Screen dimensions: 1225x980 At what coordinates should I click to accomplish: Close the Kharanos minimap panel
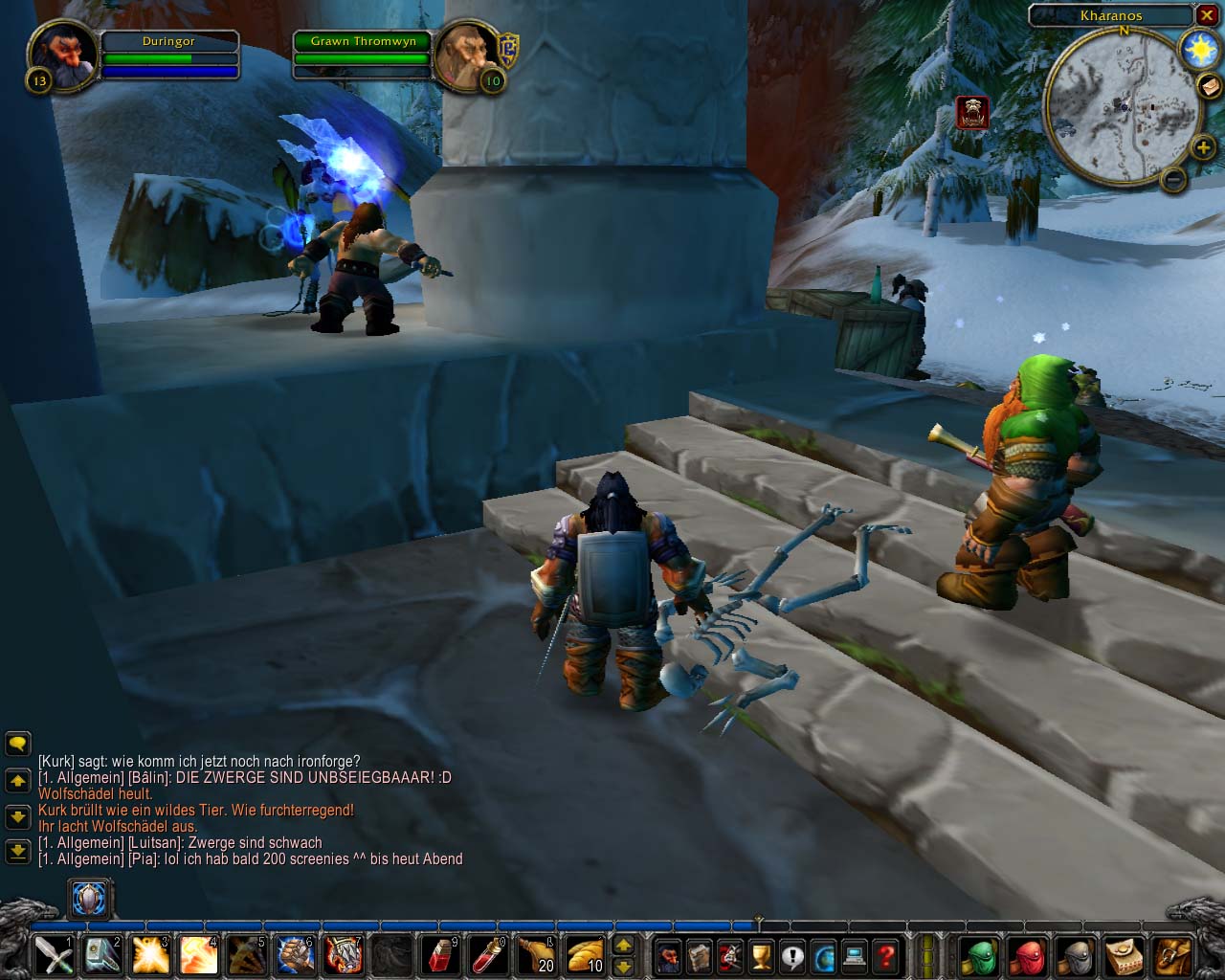coord(1206,15)
